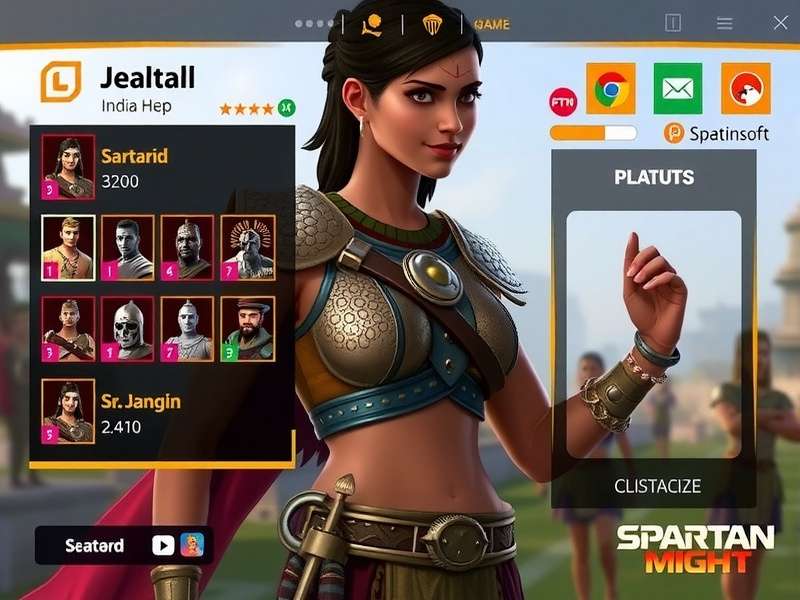Open the hamburger menu in title bar
Image resolution: width=800 pixels, height=600 pixels.
tap(725, 24)
